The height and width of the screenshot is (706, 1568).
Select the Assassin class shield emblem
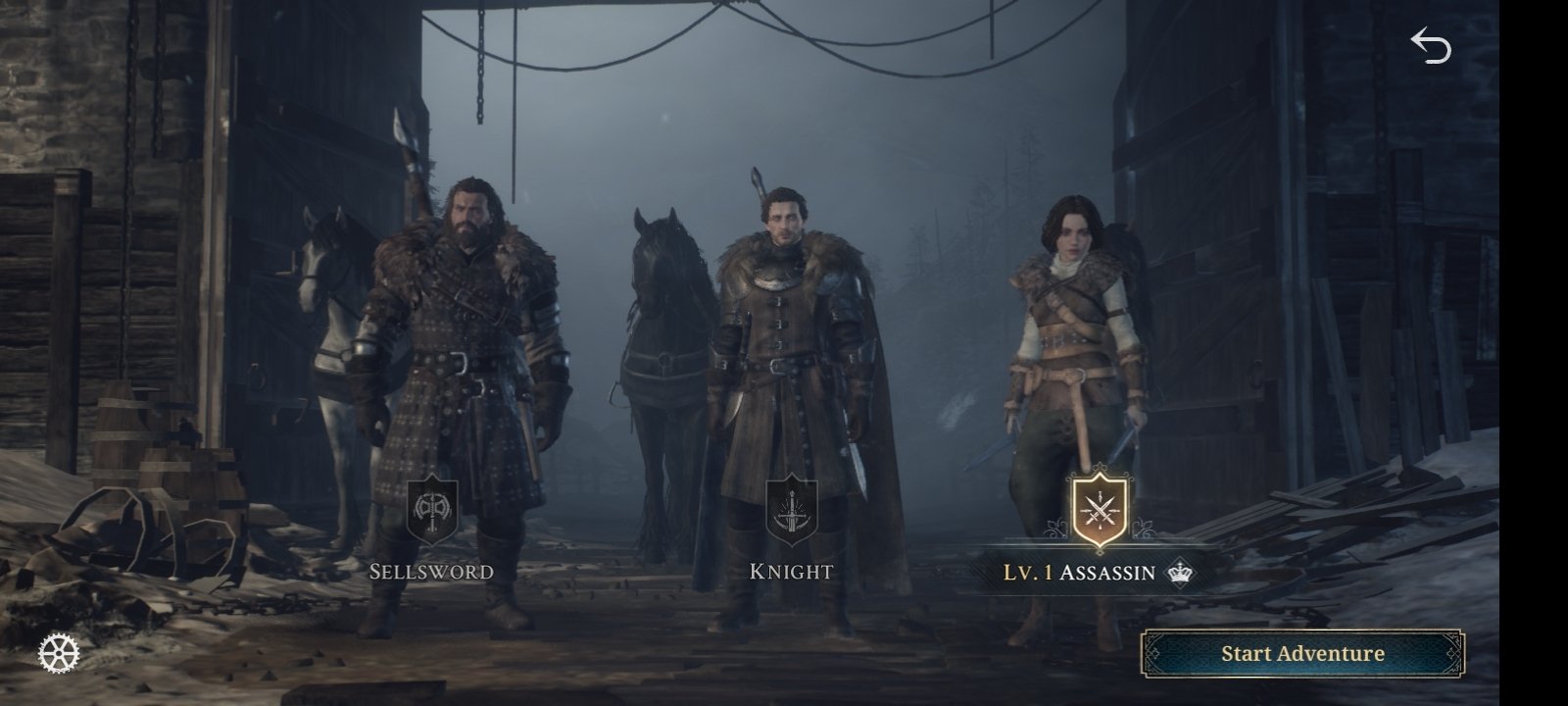pos(1101,511)
